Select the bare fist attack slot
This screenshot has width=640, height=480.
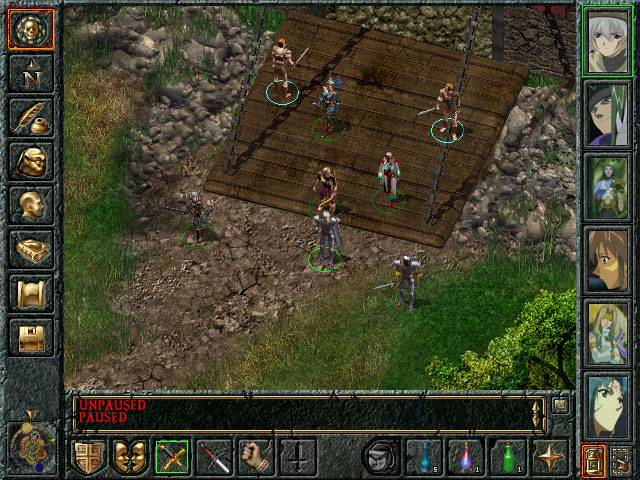click(256, 457)
